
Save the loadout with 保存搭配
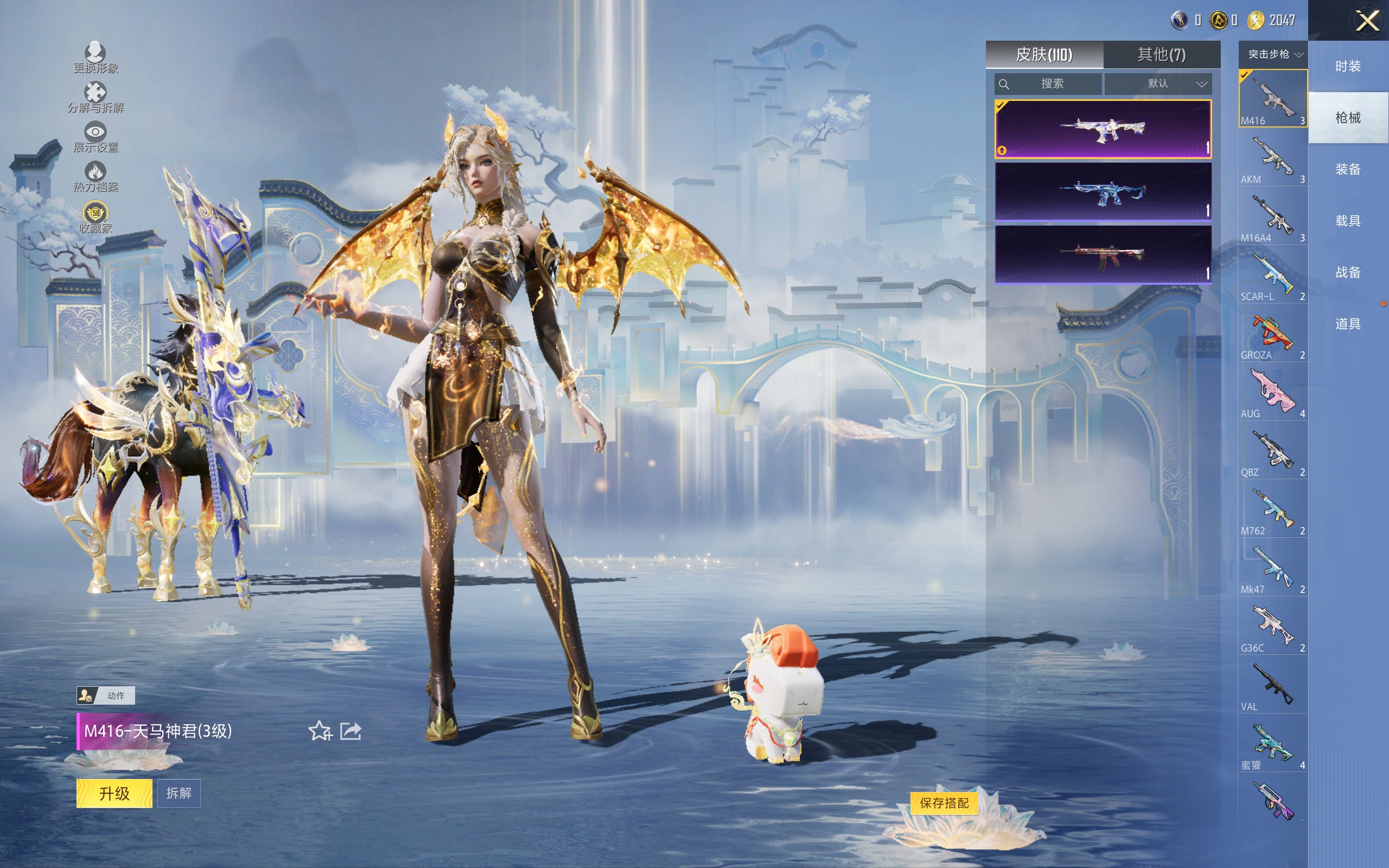click(944, 802)
